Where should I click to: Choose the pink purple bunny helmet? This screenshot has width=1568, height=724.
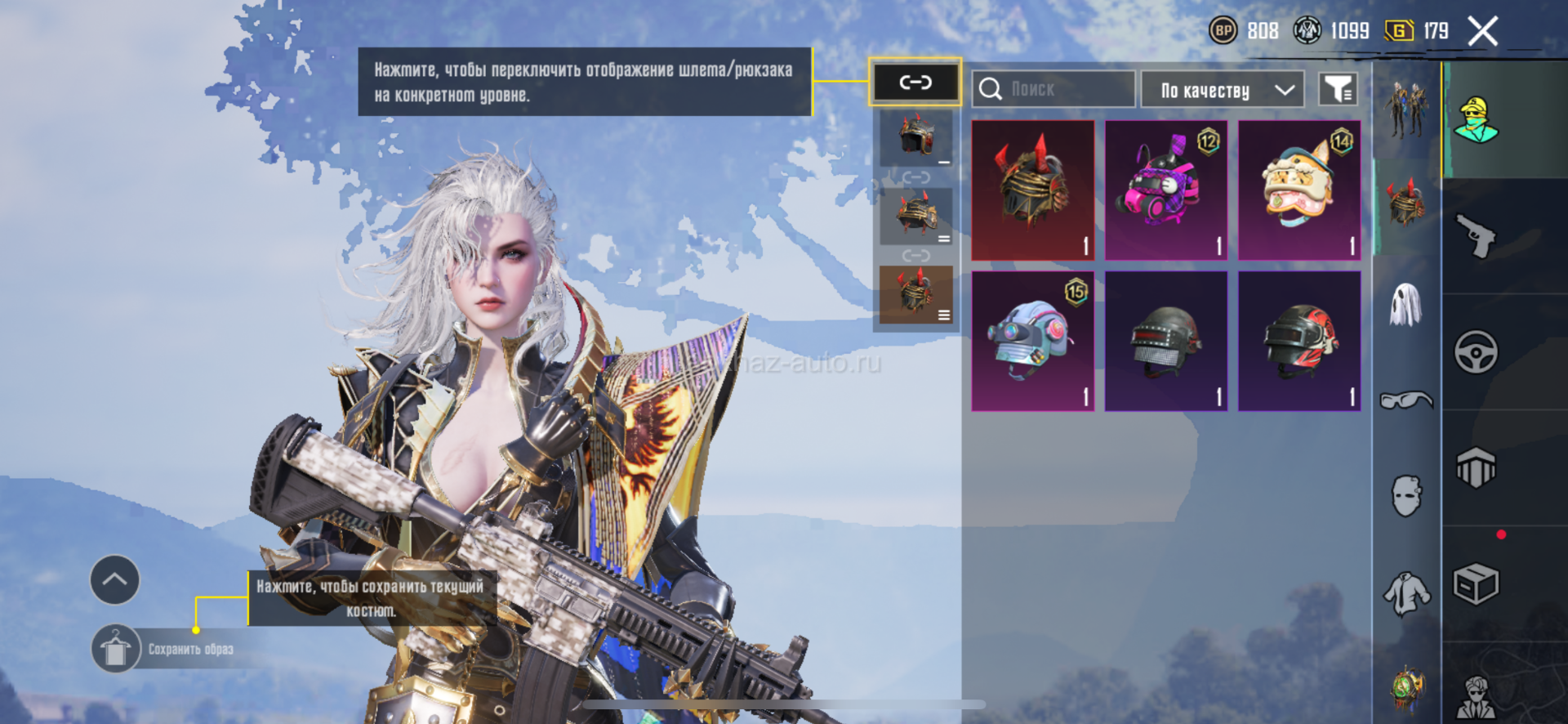tap(1166, 190)
